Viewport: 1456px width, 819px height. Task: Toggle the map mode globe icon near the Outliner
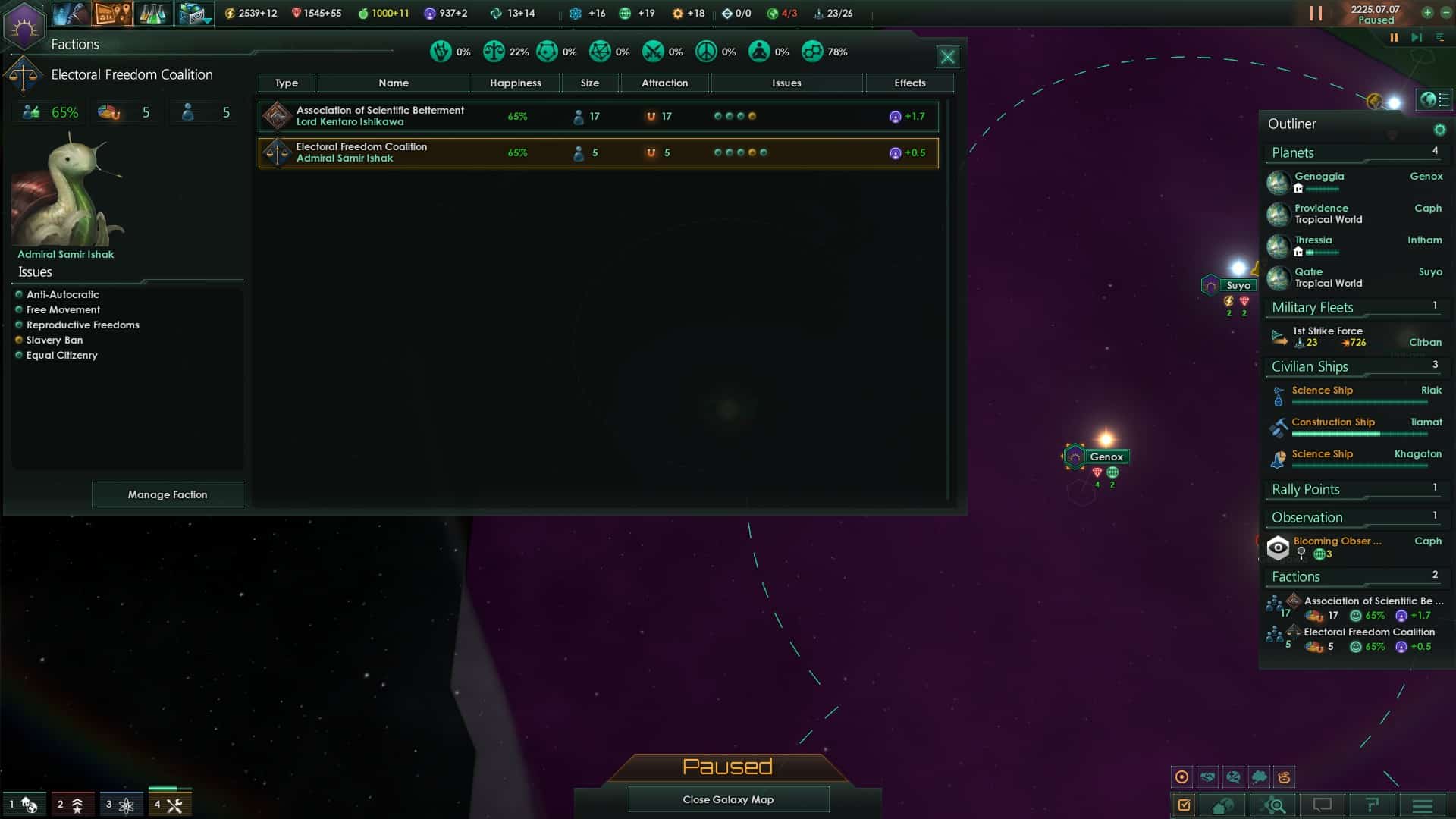1432,99
